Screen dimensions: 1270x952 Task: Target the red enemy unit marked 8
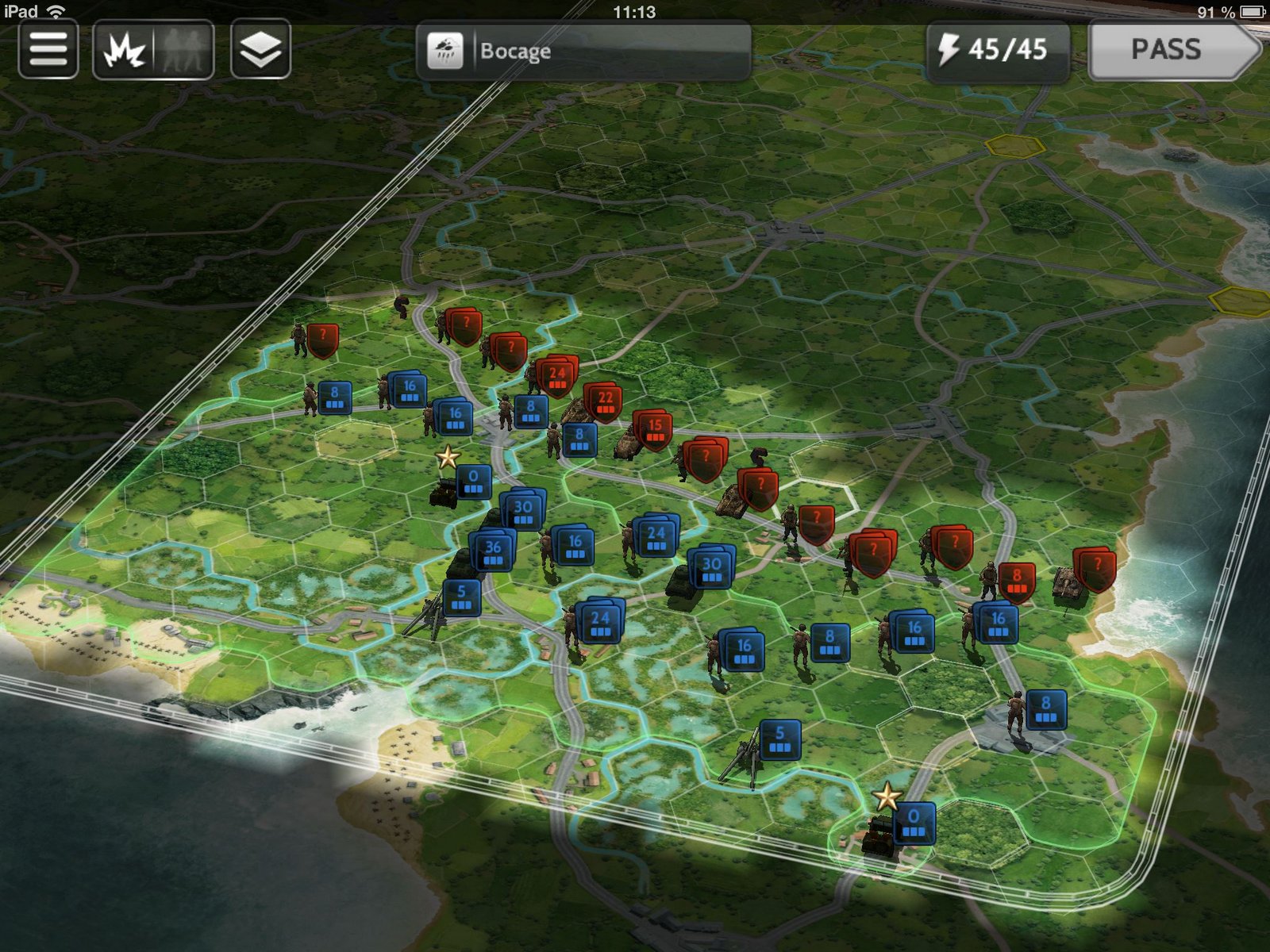[x=1016, y=580]
